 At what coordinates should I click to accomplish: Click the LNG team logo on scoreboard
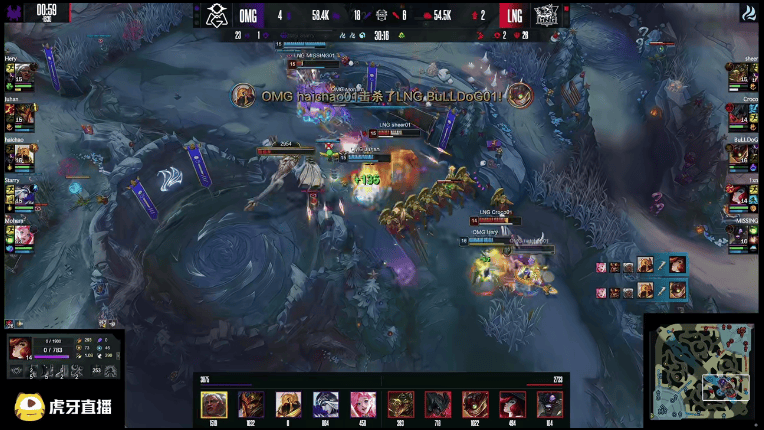pyautogui.click(x=547, y=15)
